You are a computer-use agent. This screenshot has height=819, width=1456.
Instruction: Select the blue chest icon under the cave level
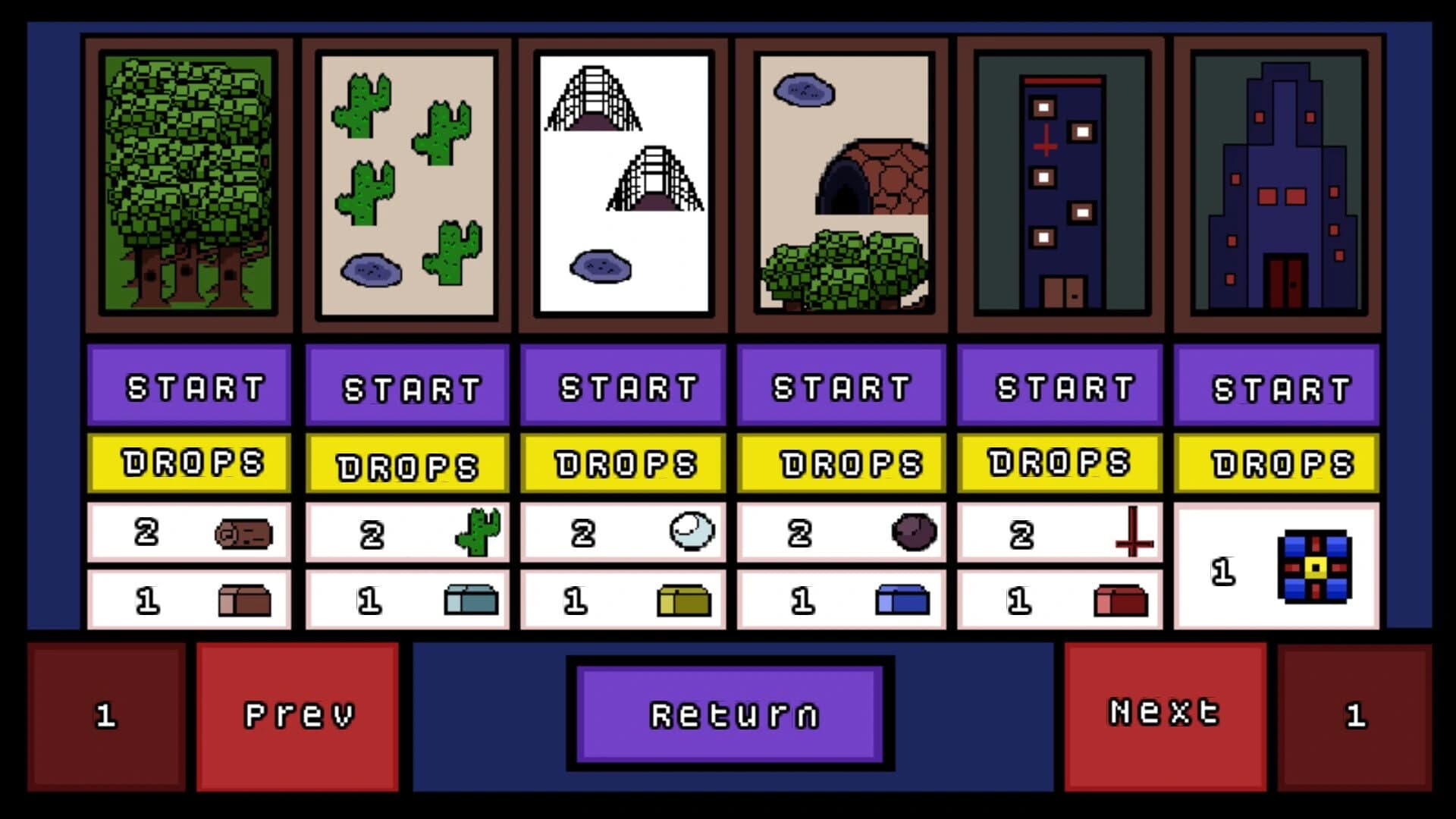[904, 598]
